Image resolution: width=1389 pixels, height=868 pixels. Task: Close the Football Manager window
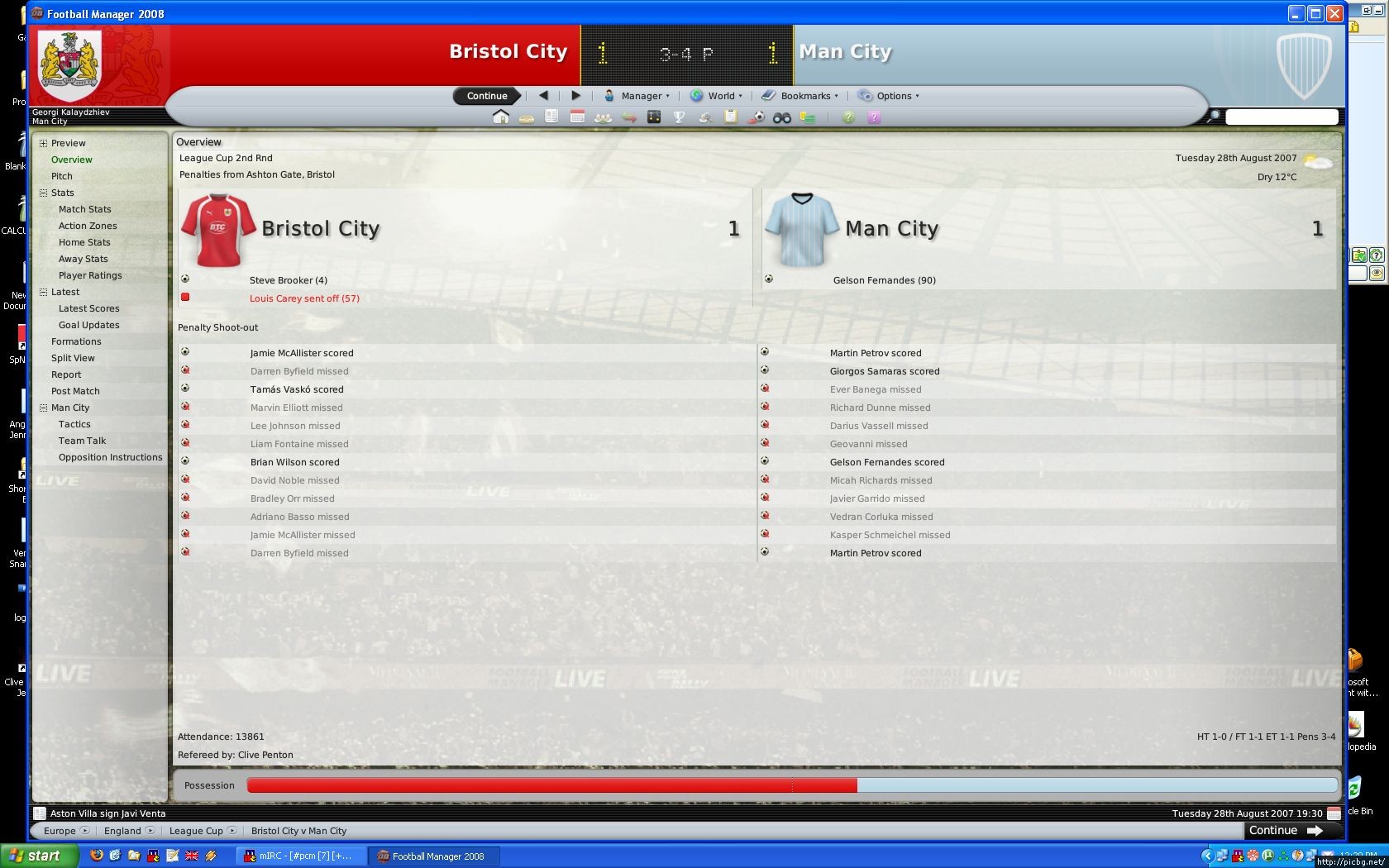tap(1334, 13)
